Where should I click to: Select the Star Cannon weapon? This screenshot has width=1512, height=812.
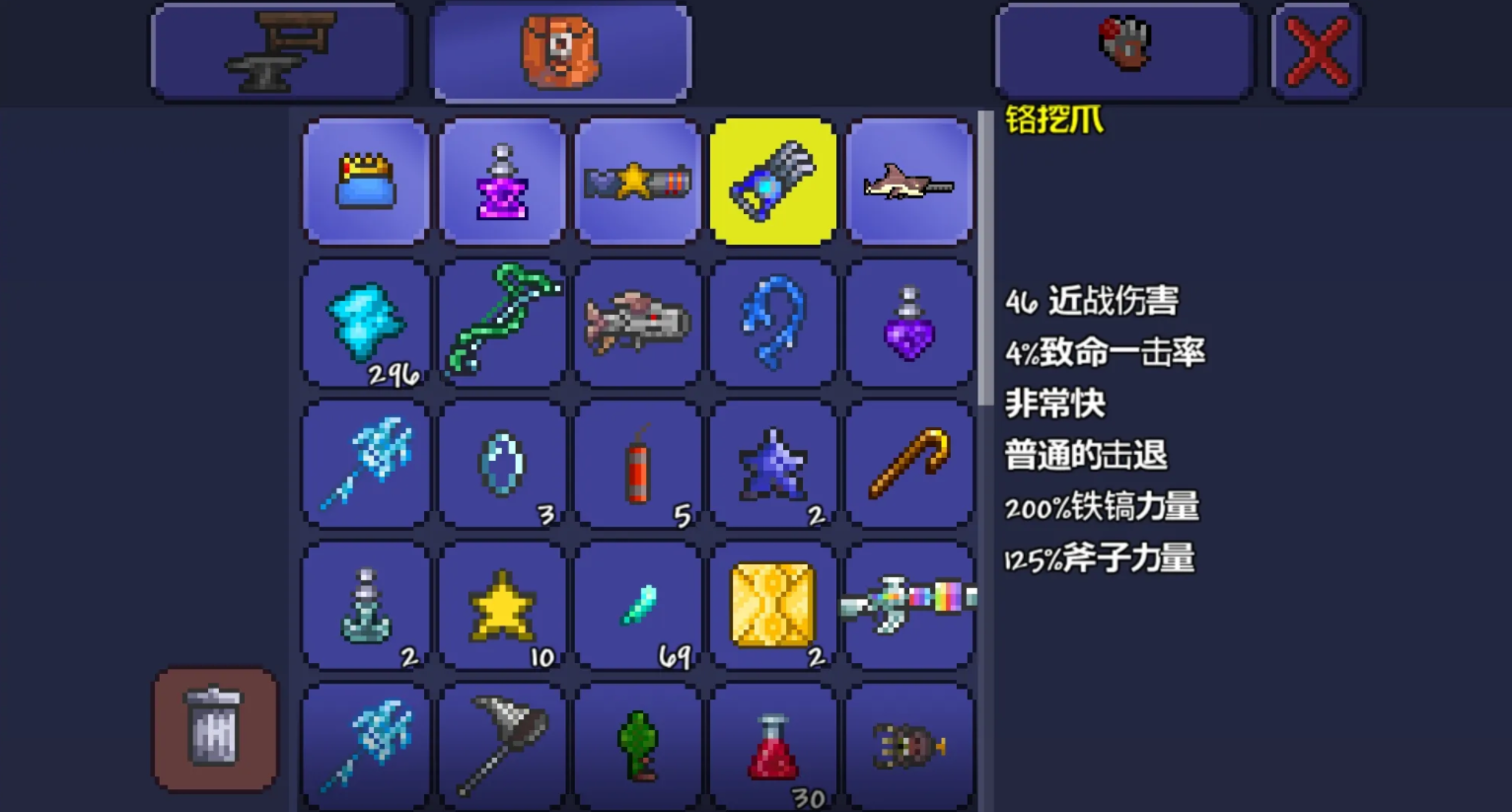(x=638, y=181)
